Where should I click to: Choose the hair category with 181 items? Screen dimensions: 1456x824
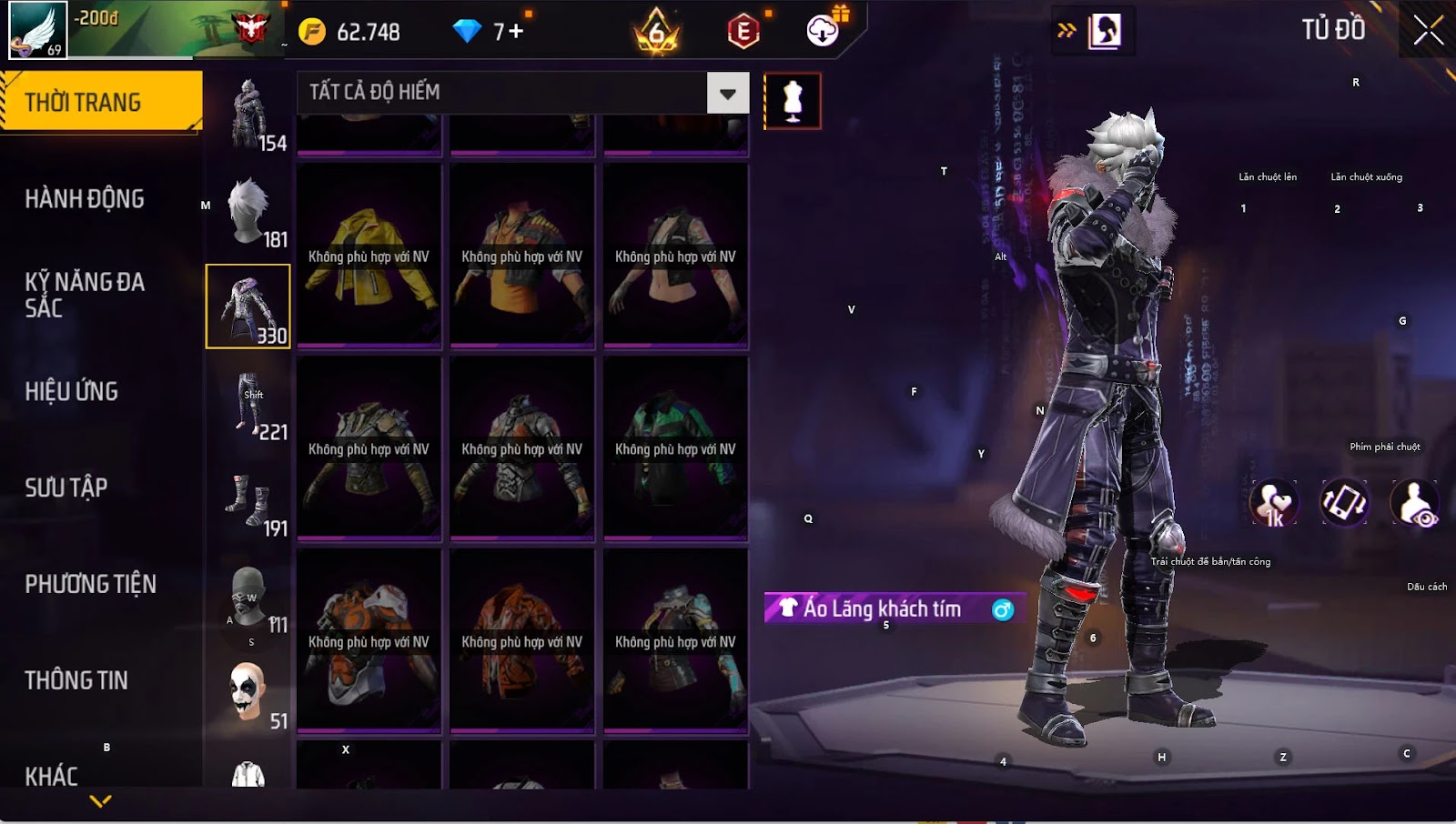pos(248,212)
